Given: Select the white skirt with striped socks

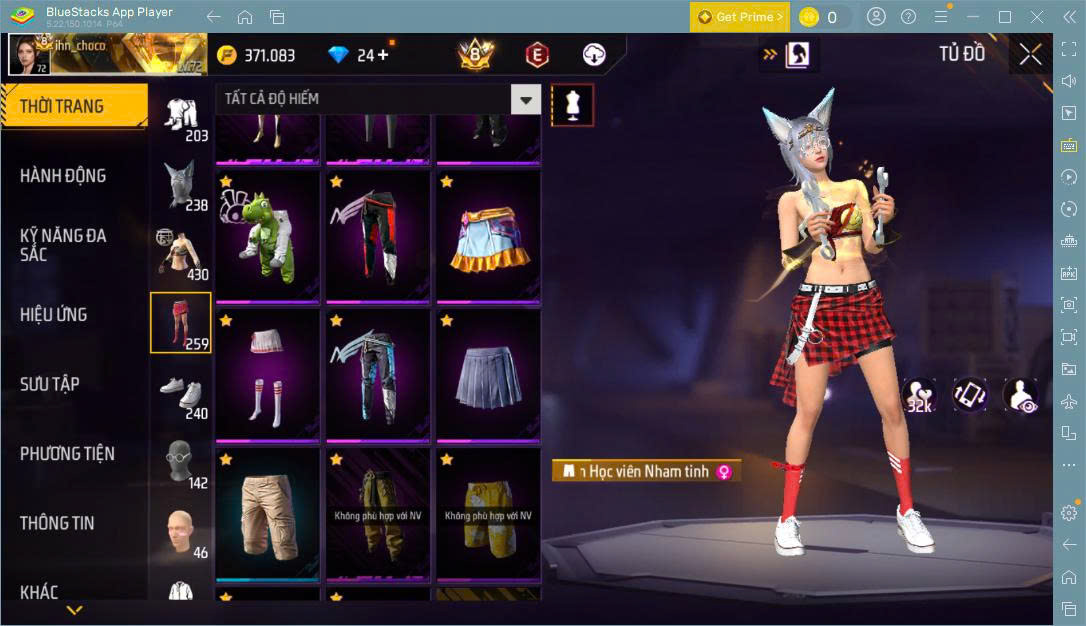Looking at the screenshot, I should (267, 375).
